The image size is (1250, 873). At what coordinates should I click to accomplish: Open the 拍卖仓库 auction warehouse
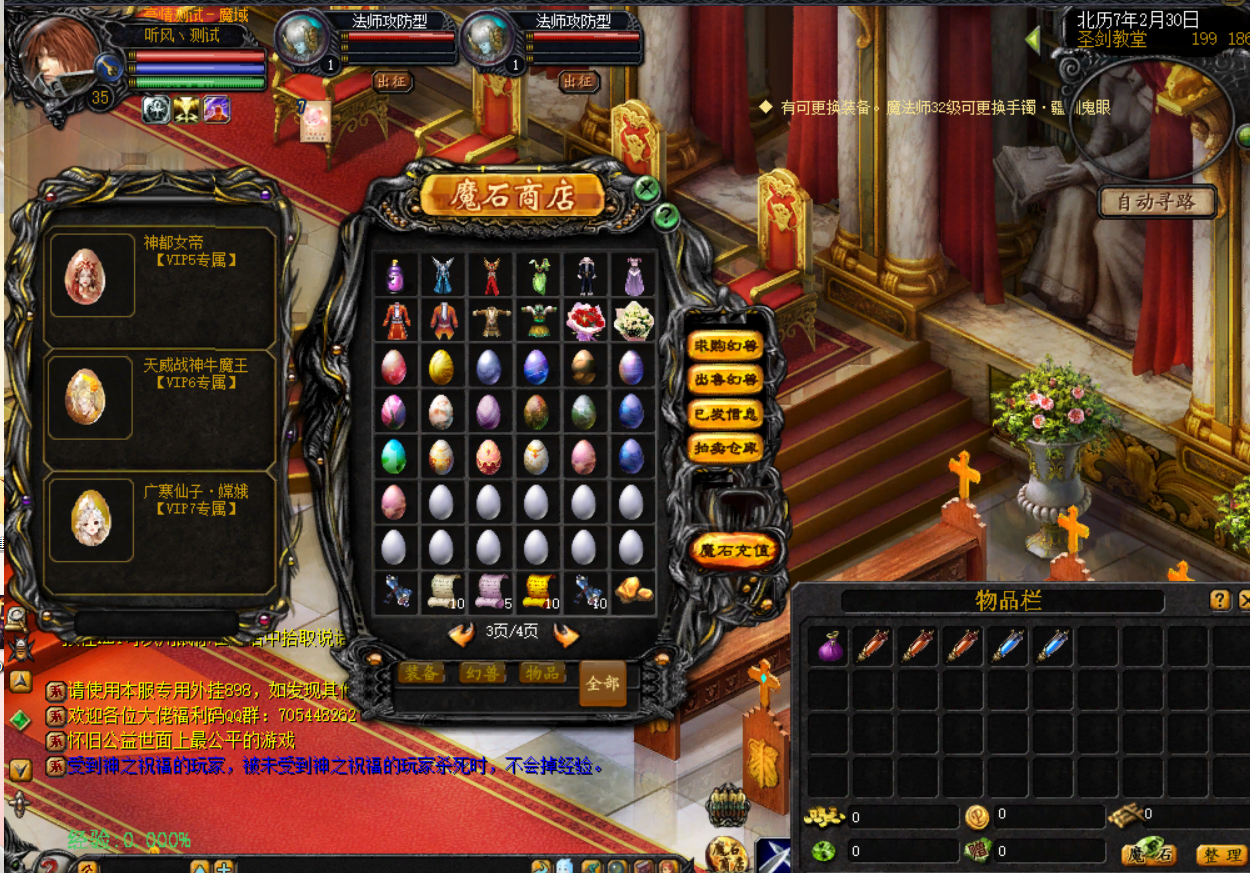725,448
